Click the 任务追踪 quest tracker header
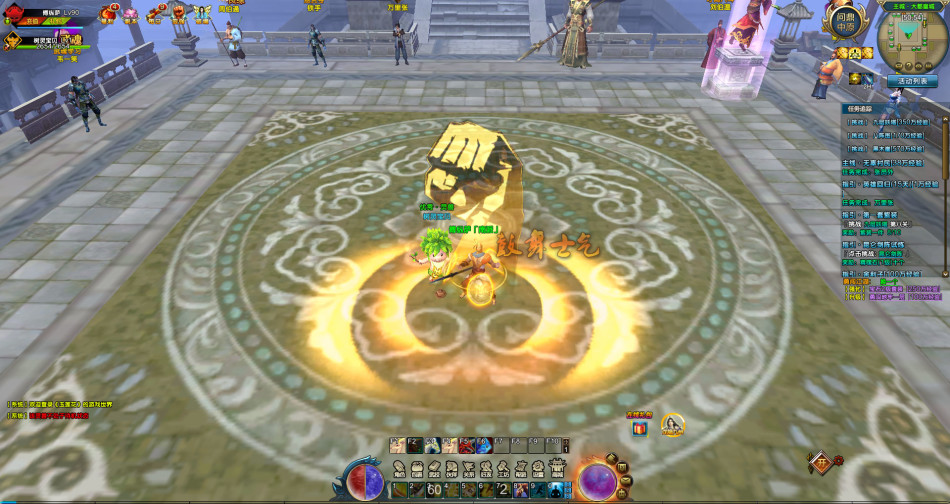The height and width of the screenshot is (504, 950). [x=860, y=108]
